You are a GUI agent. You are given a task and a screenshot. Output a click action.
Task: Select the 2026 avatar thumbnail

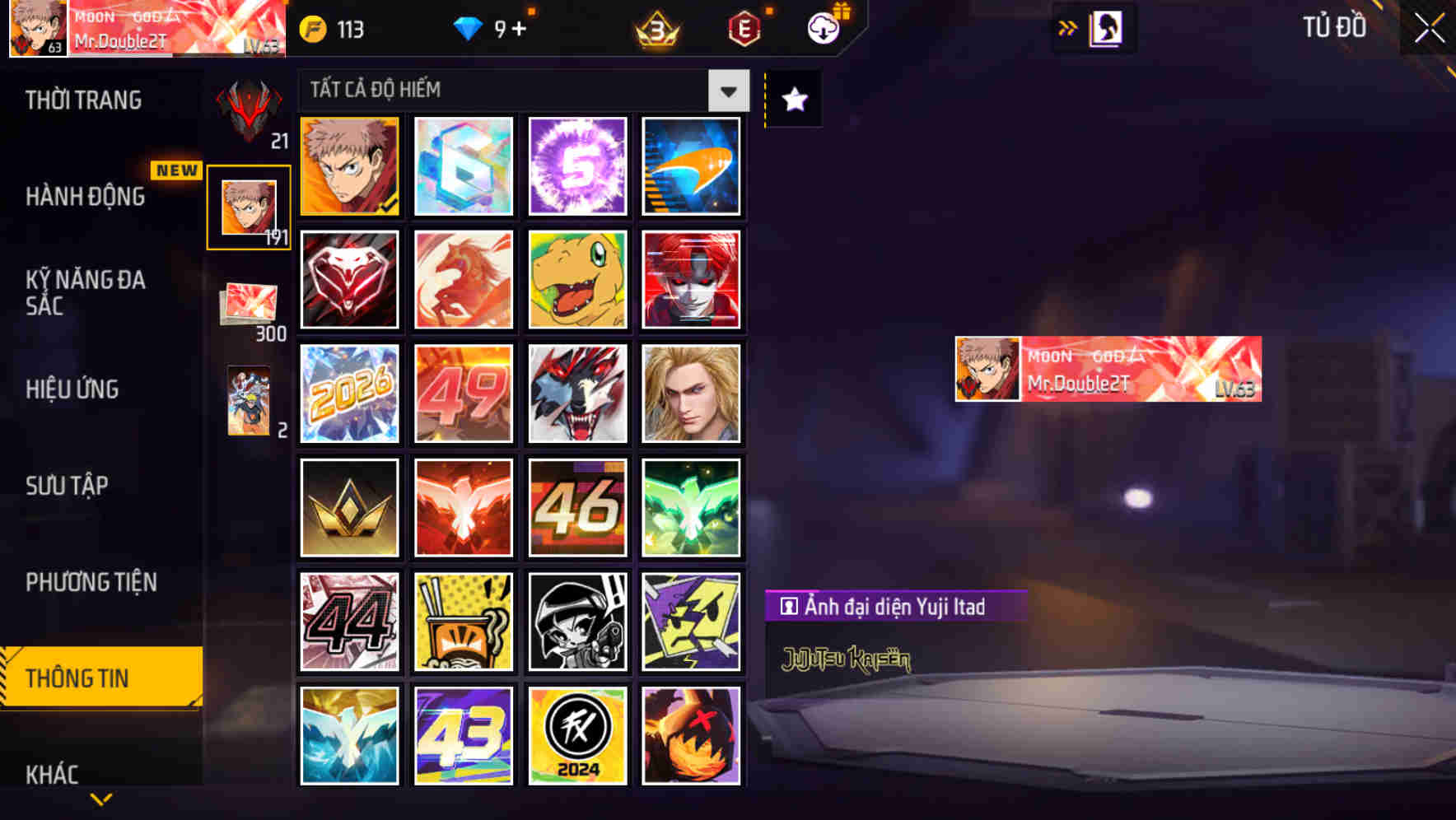coord(349,394)
